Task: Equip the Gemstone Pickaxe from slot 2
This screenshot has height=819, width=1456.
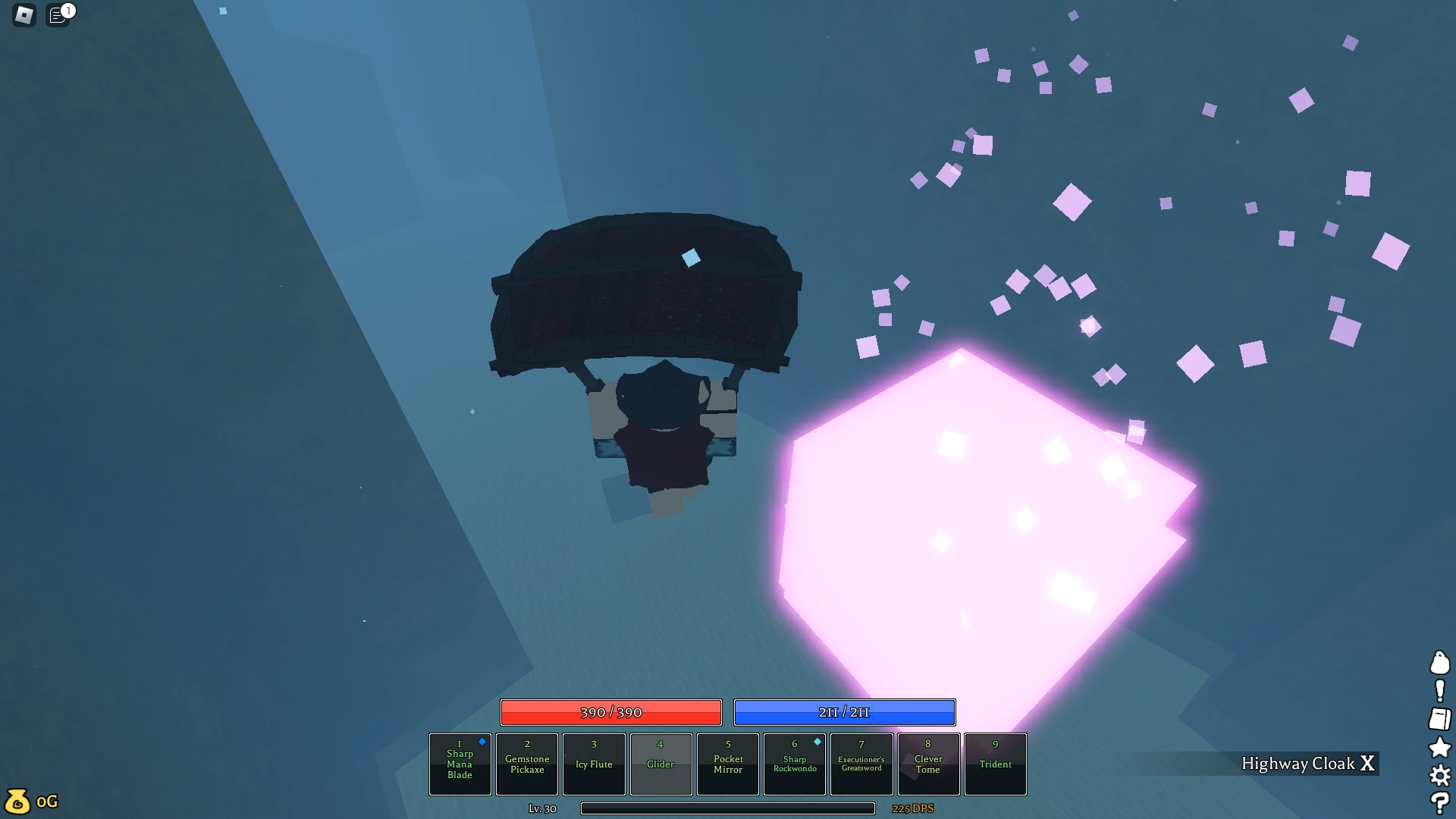Action: [527, 764]
